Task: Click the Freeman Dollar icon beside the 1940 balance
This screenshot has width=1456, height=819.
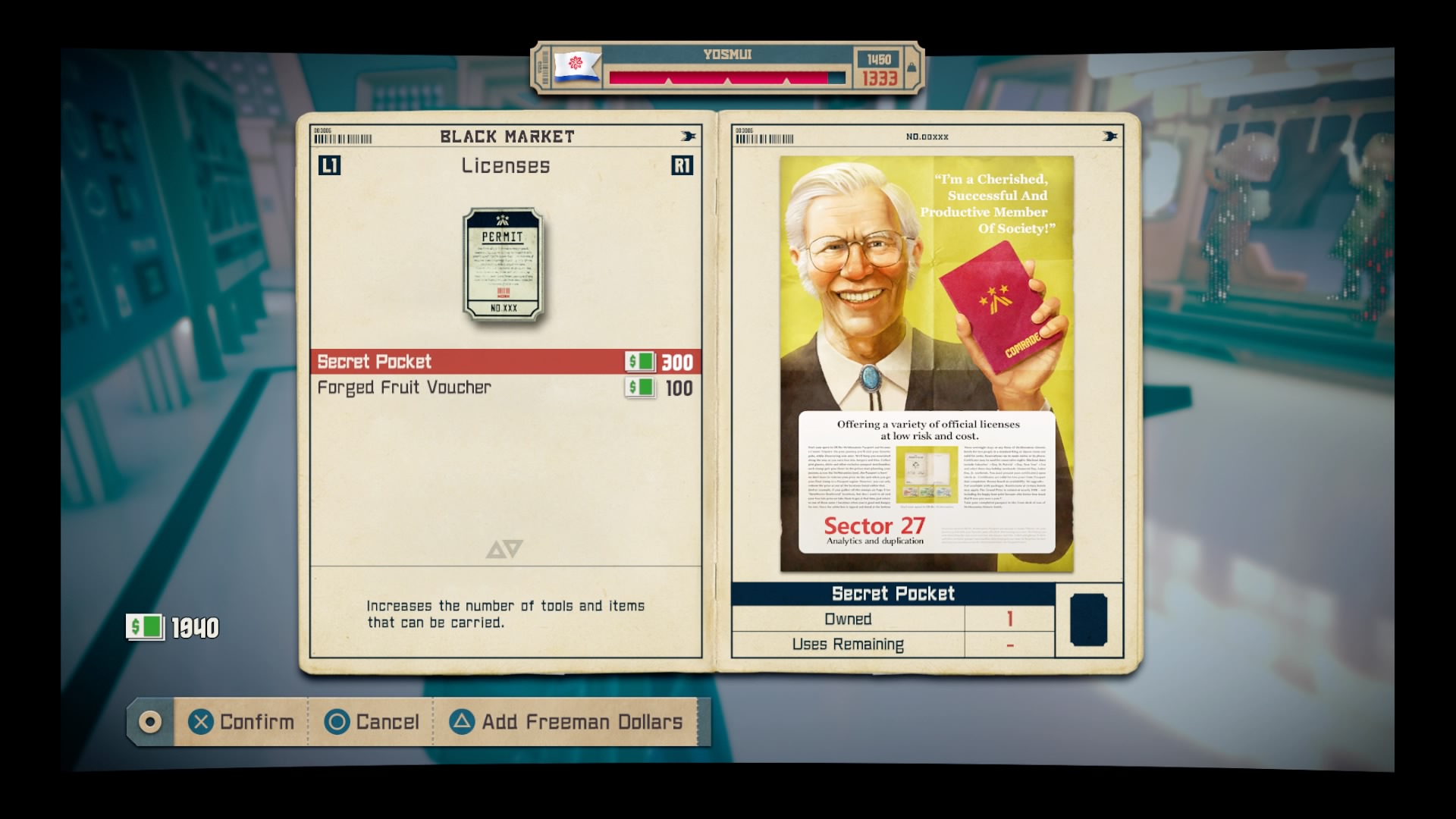Action: coord(145,627)
